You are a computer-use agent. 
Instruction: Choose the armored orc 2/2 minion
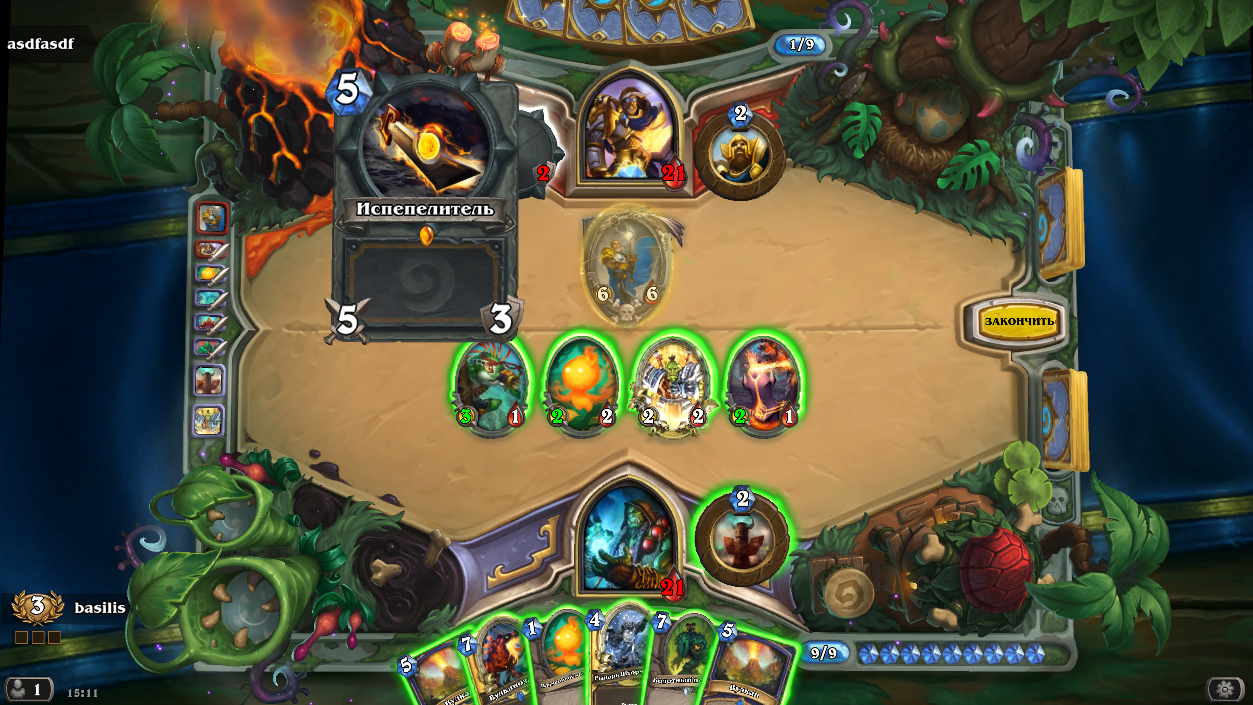(673, 385)
